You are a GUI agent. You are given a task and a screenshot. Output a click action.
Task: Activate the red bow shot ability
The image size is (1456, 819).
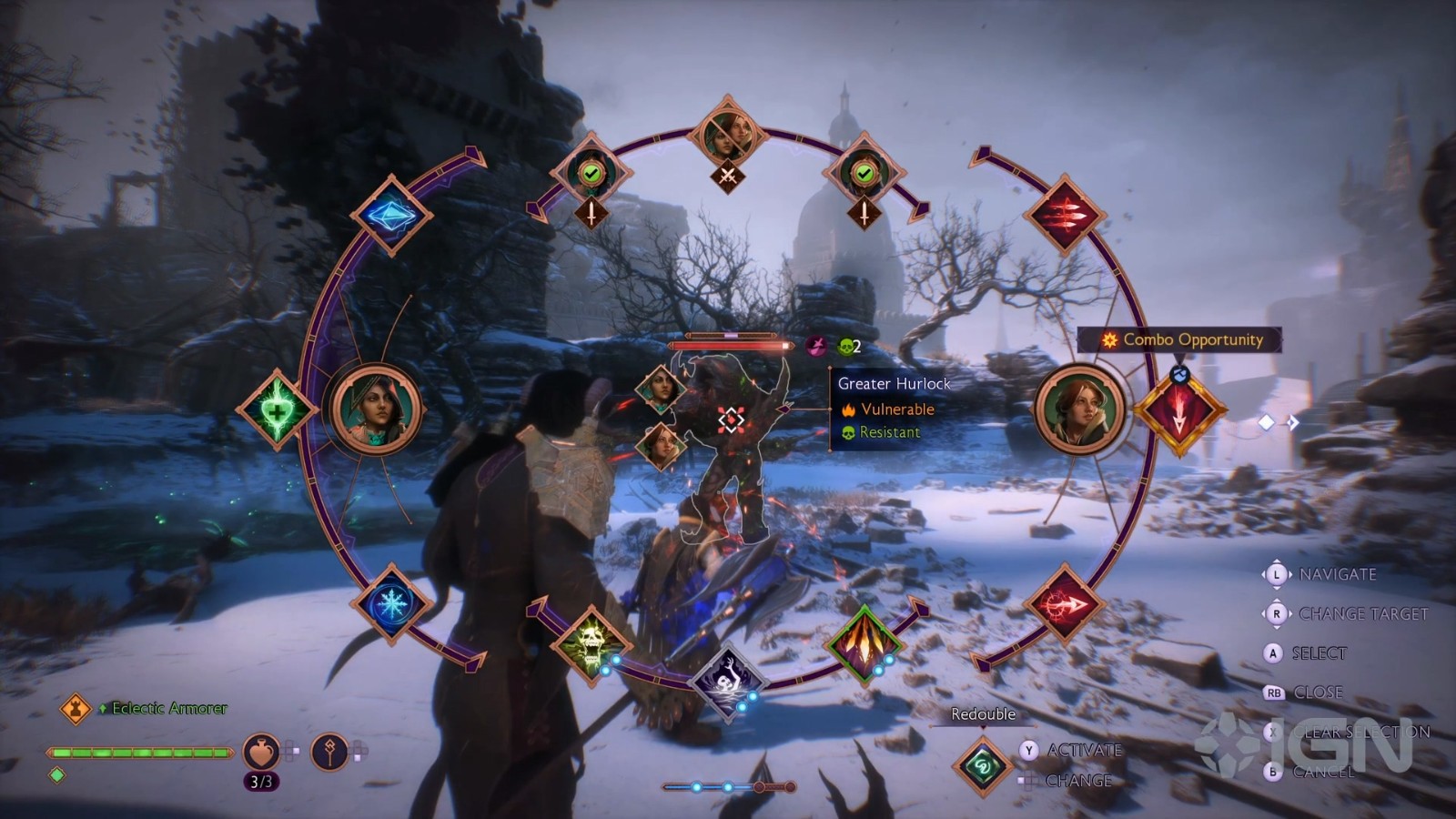[x=1064, y=603]
